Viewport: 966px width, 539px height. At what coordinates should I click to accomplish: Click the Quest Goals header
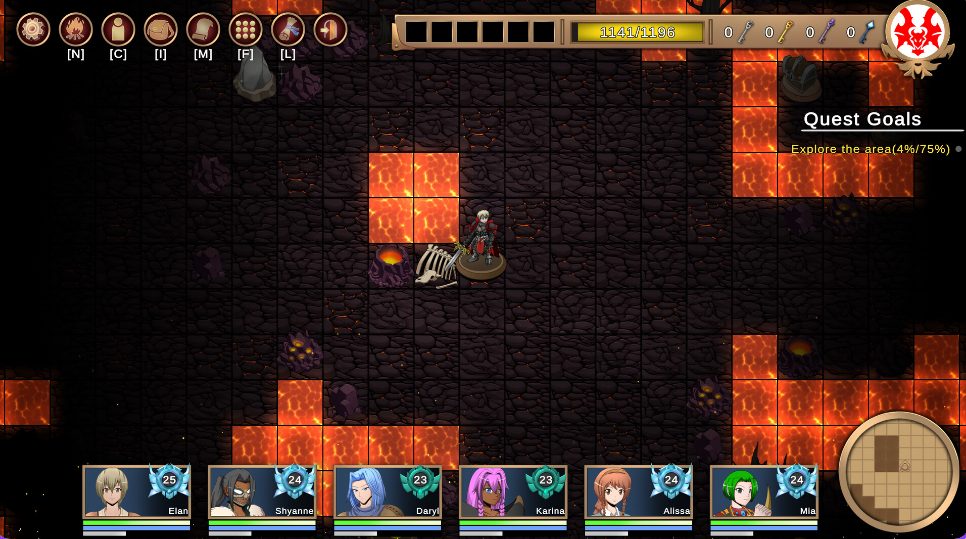point(862,120)
